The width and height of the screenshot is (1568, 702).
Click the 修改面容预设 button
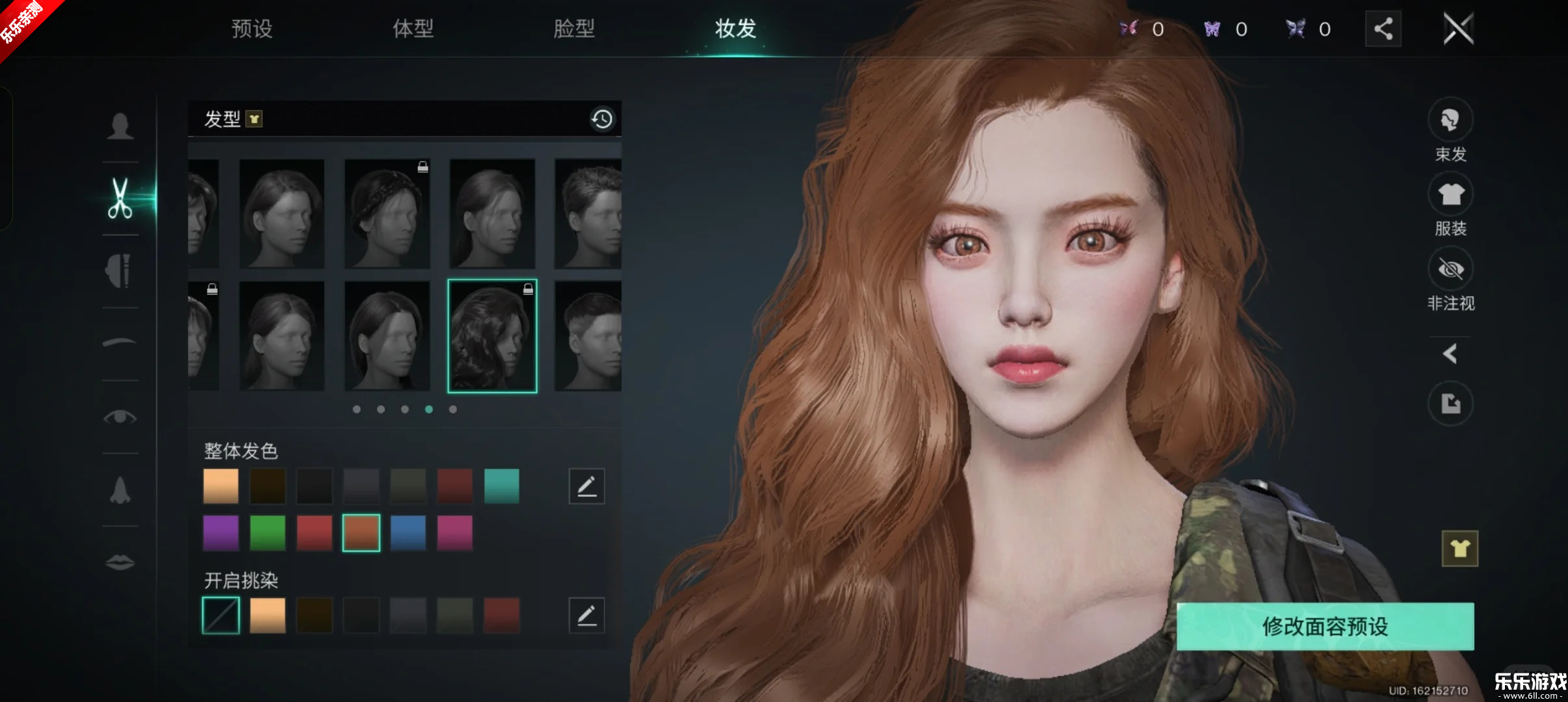click(x=1324, y=626)
